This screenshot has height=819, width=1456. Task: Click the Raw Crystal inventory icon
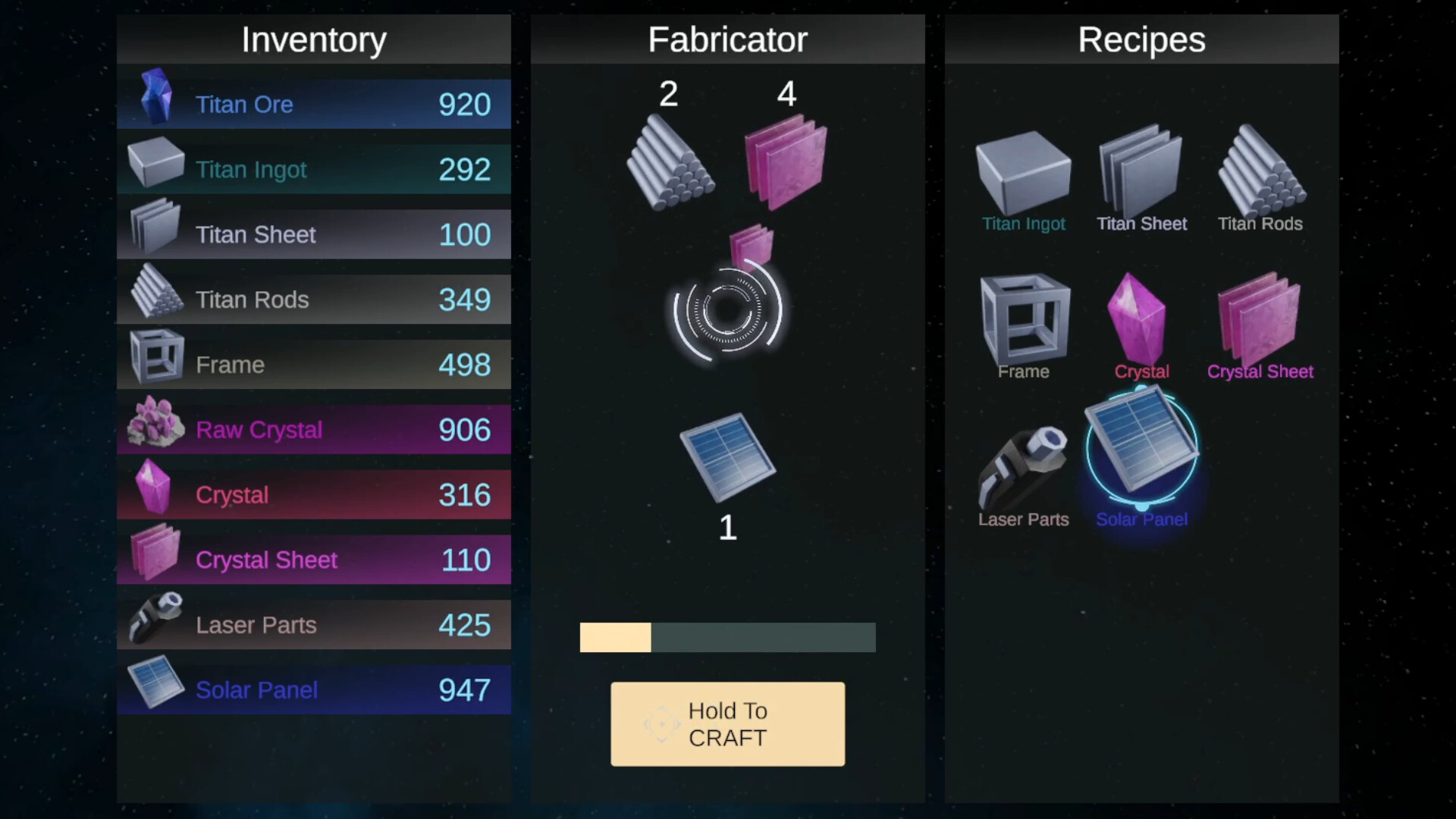click(x=155, y=427)
